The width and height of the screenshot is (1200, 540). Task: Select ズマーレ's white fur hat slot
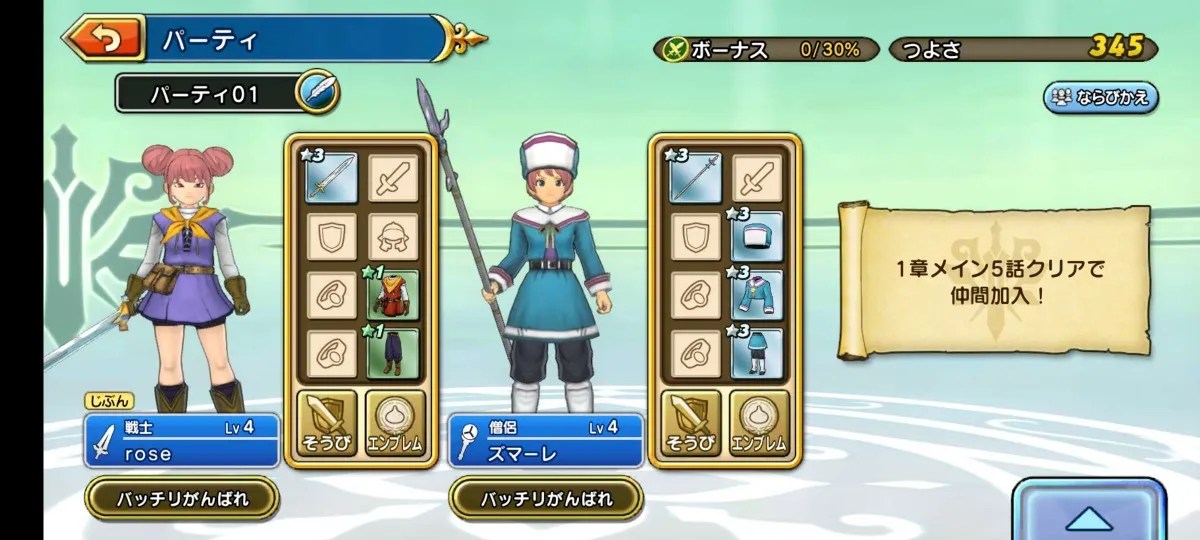pyautogui.click(x=756, y=237)
